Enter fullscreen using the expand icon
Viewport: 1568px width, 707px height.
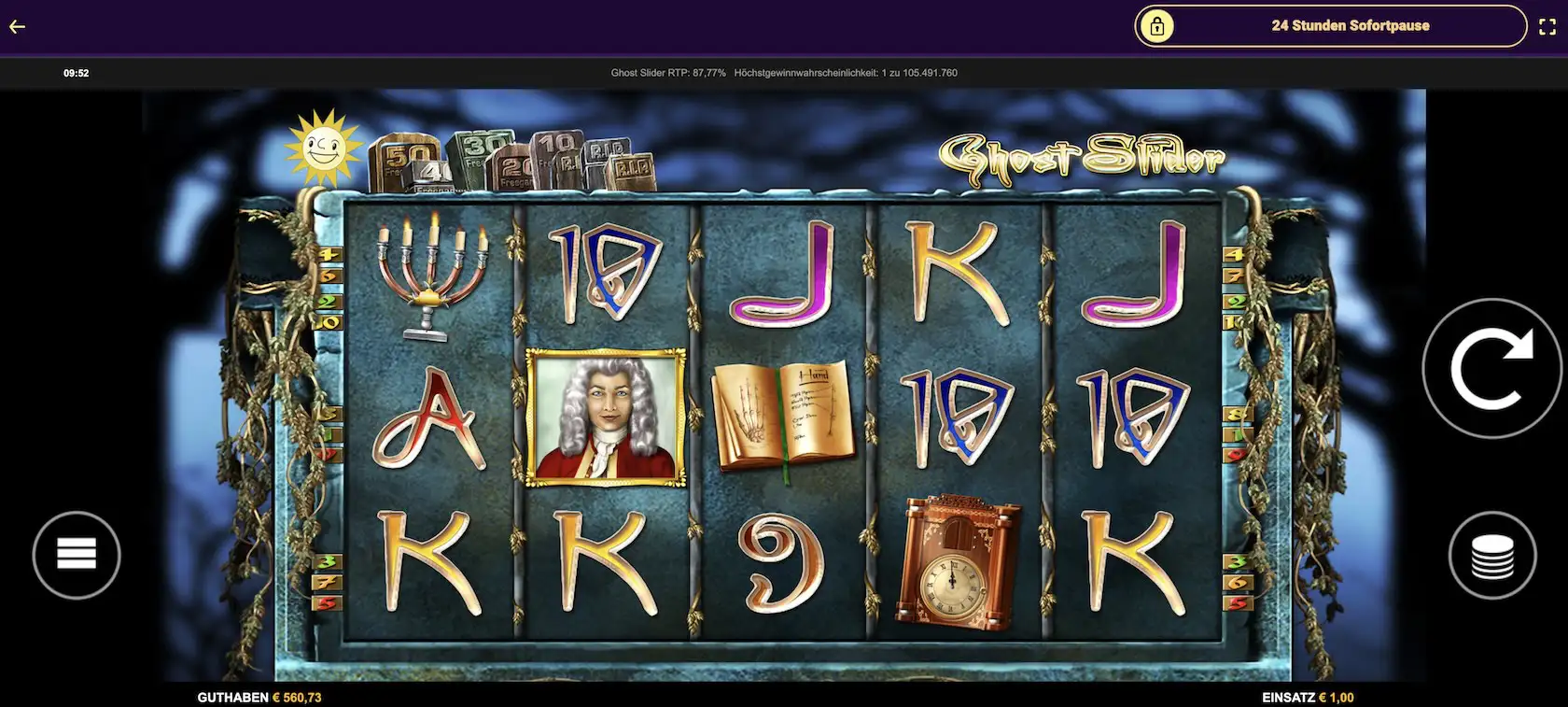click(x=1547, y=26)
